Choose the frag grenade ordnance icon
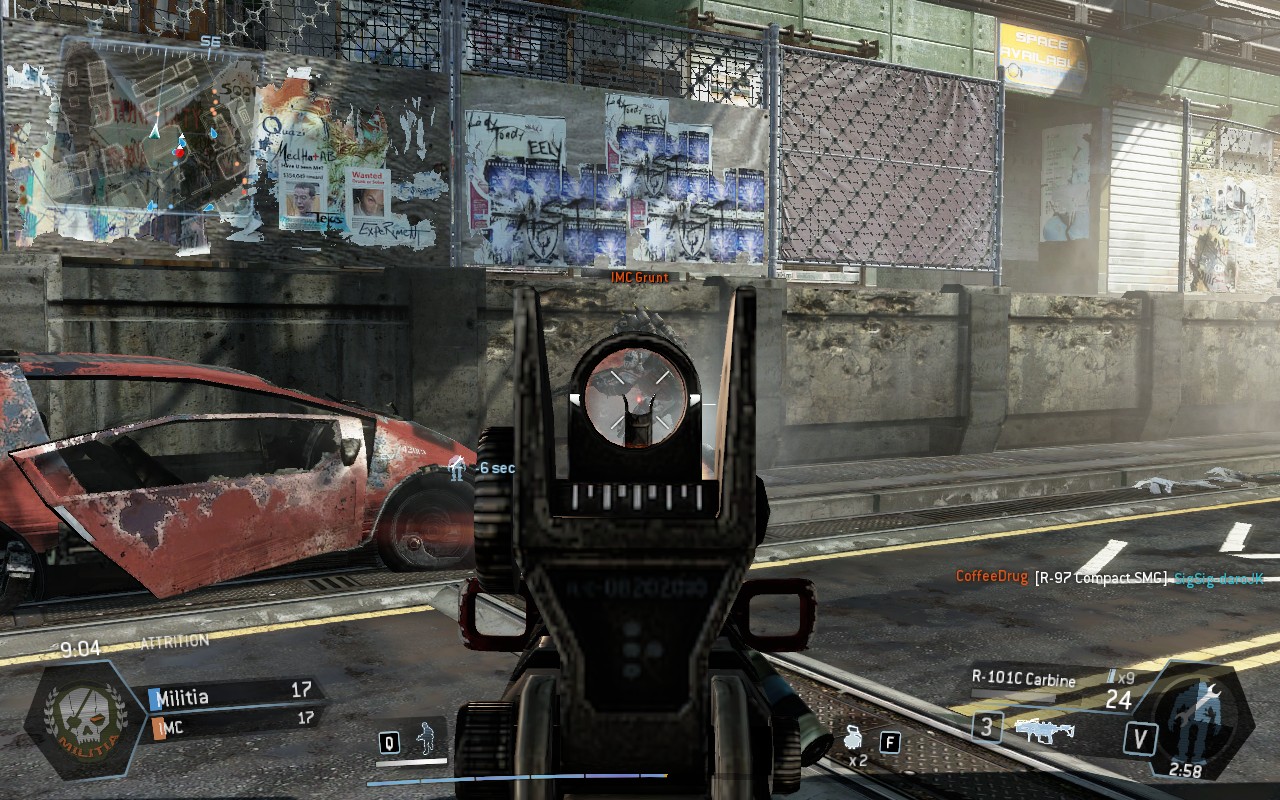This screenshot has height=800, width=1280. click(853, 741)
